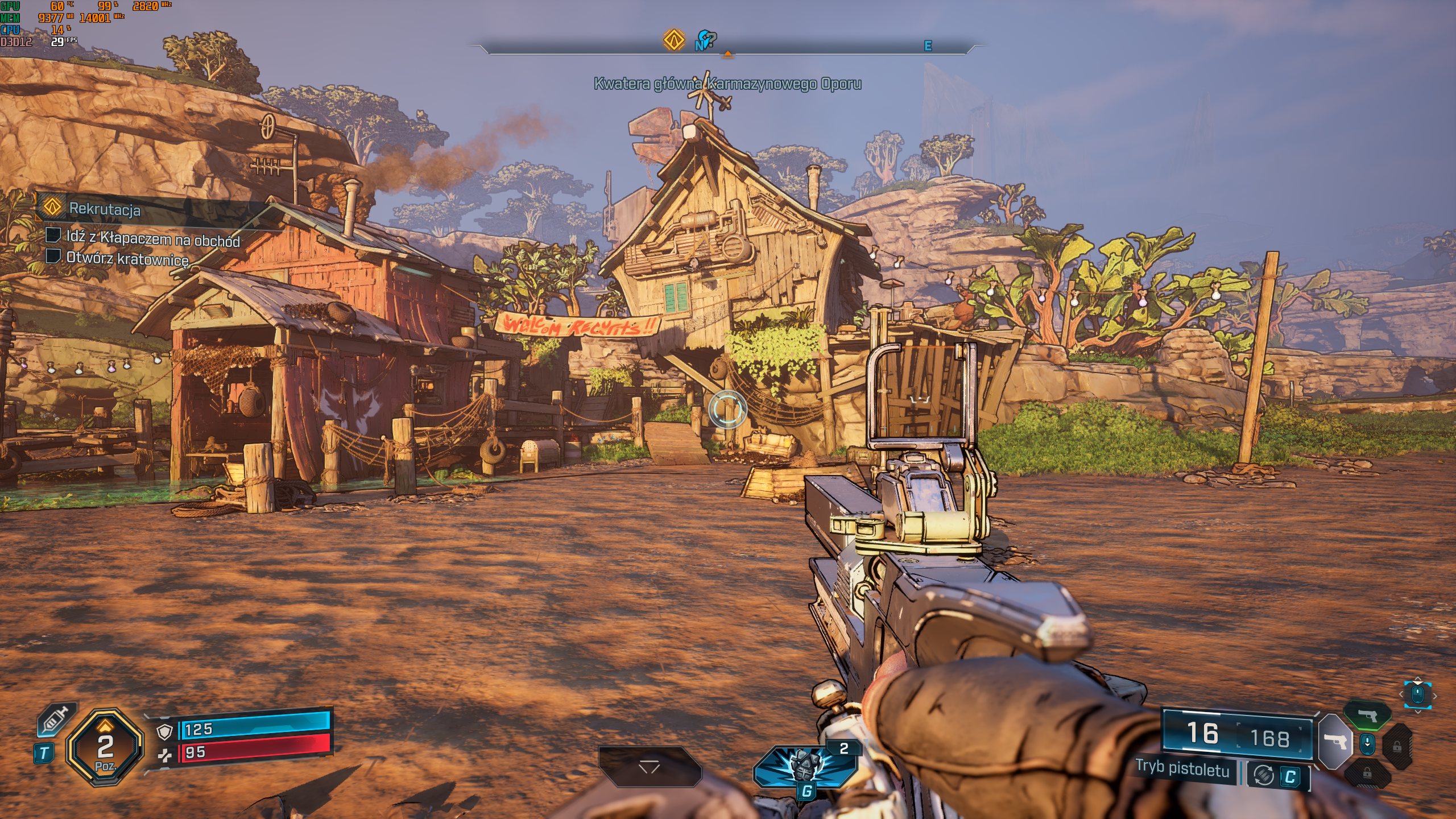Screen dimensions: 1456x819
Task: Click the empty action skill slot
Action: (x=649, y=767)
